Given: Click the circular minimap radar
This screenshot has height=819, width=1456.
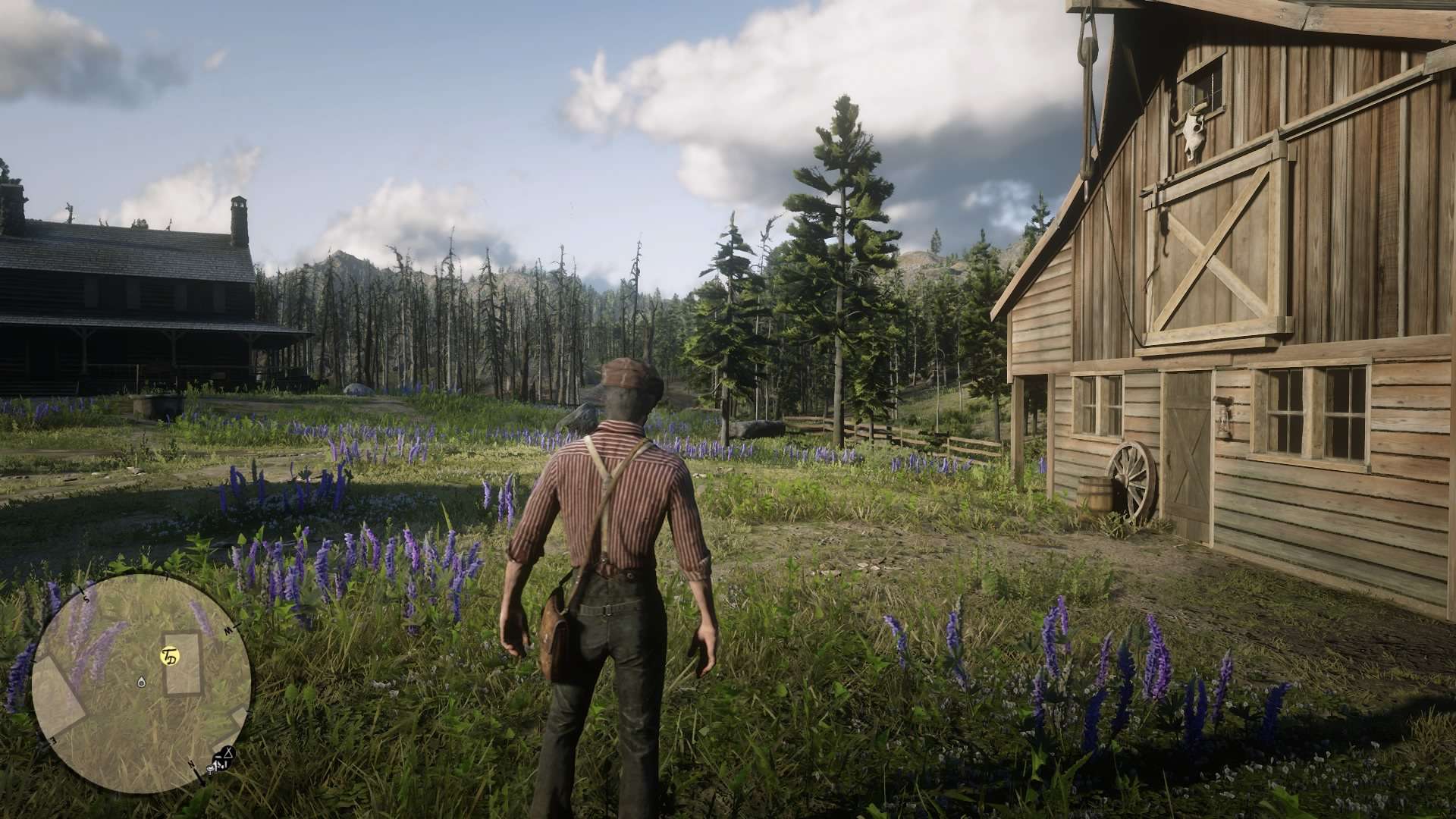Looking at the screenshot, I should click(141, 683).
